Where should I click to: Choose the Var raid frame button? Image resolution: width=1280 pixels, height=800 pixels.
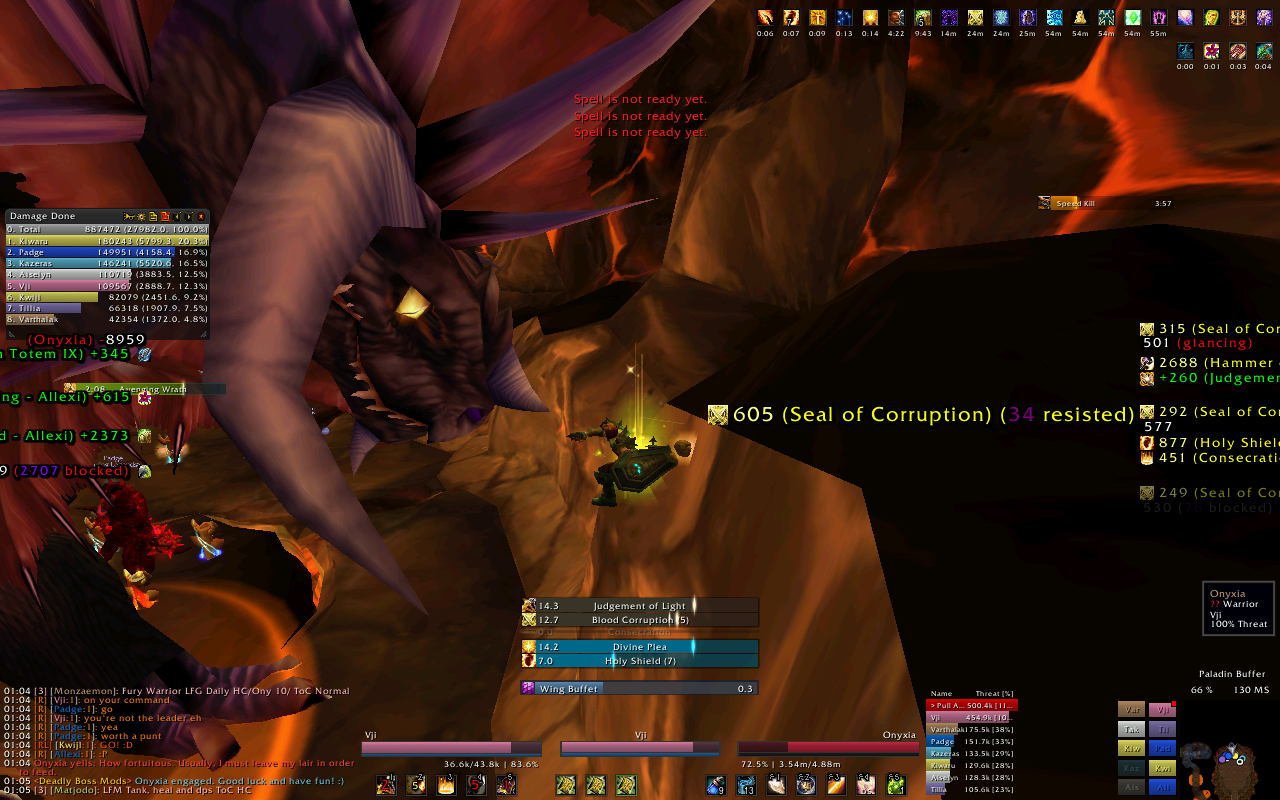tap(1131, 710)
